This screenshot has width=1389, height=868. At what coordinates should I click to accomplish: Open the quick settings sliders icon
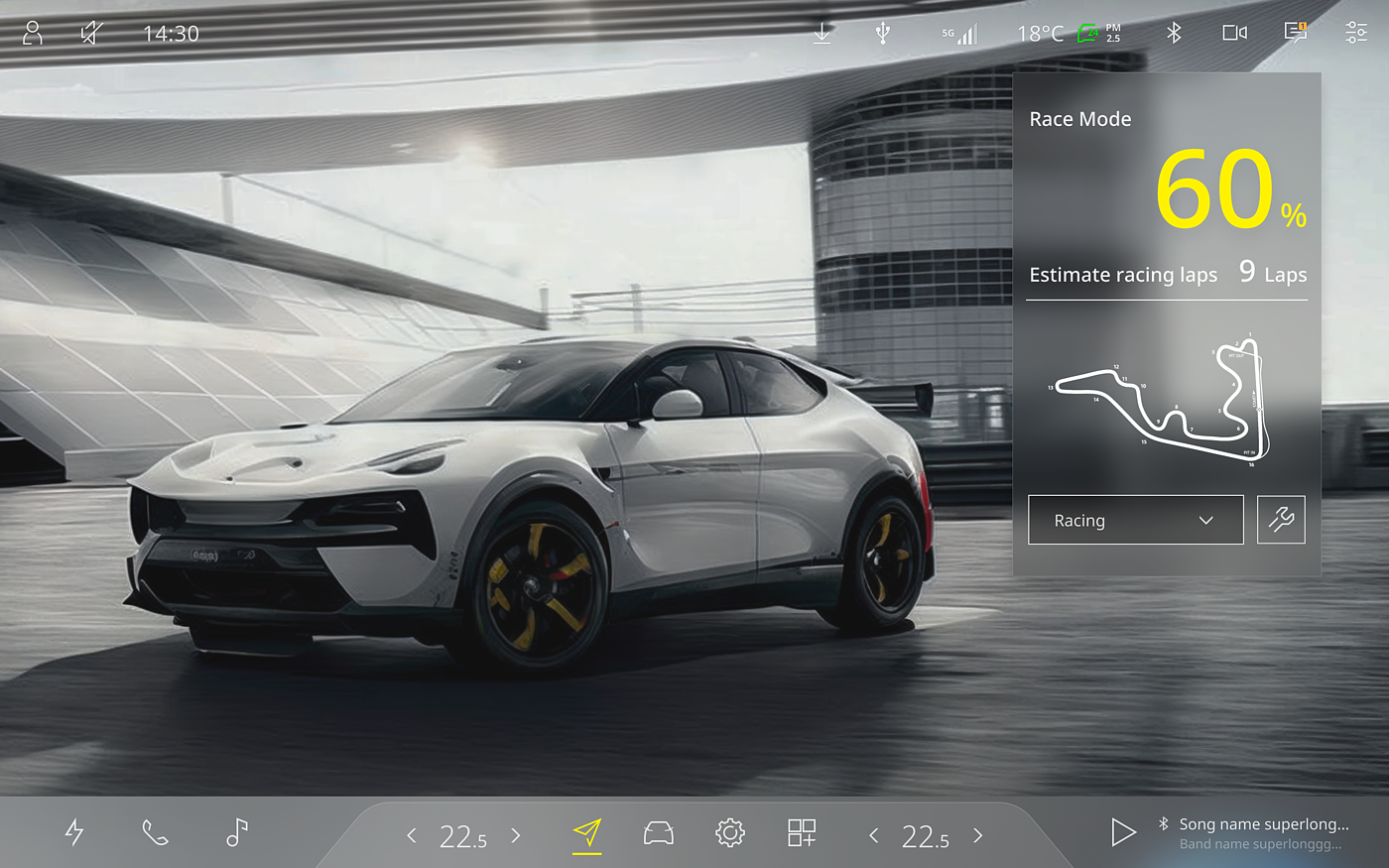(1356, 34)
